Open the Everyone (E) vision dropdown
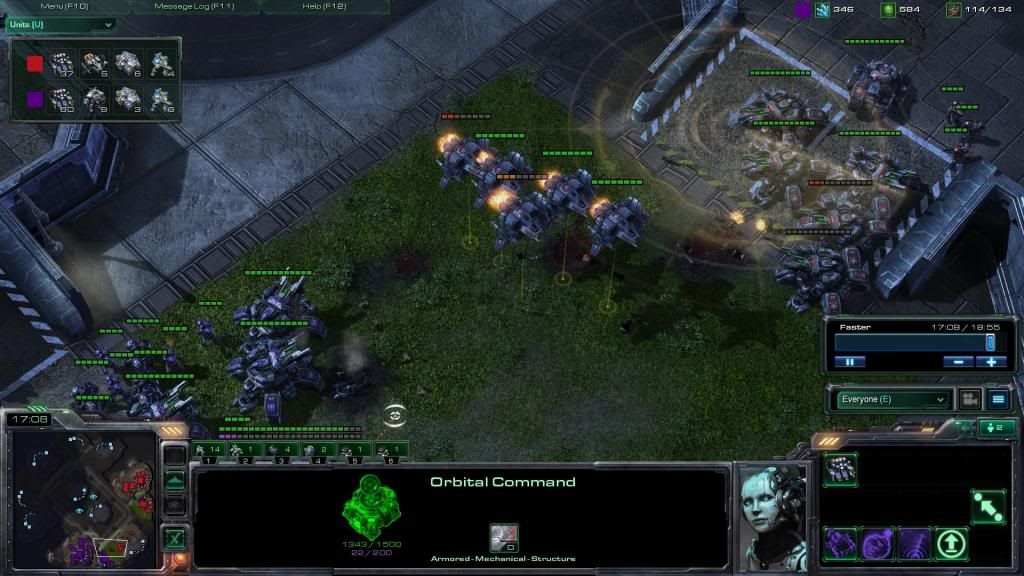 coord(892,399)
